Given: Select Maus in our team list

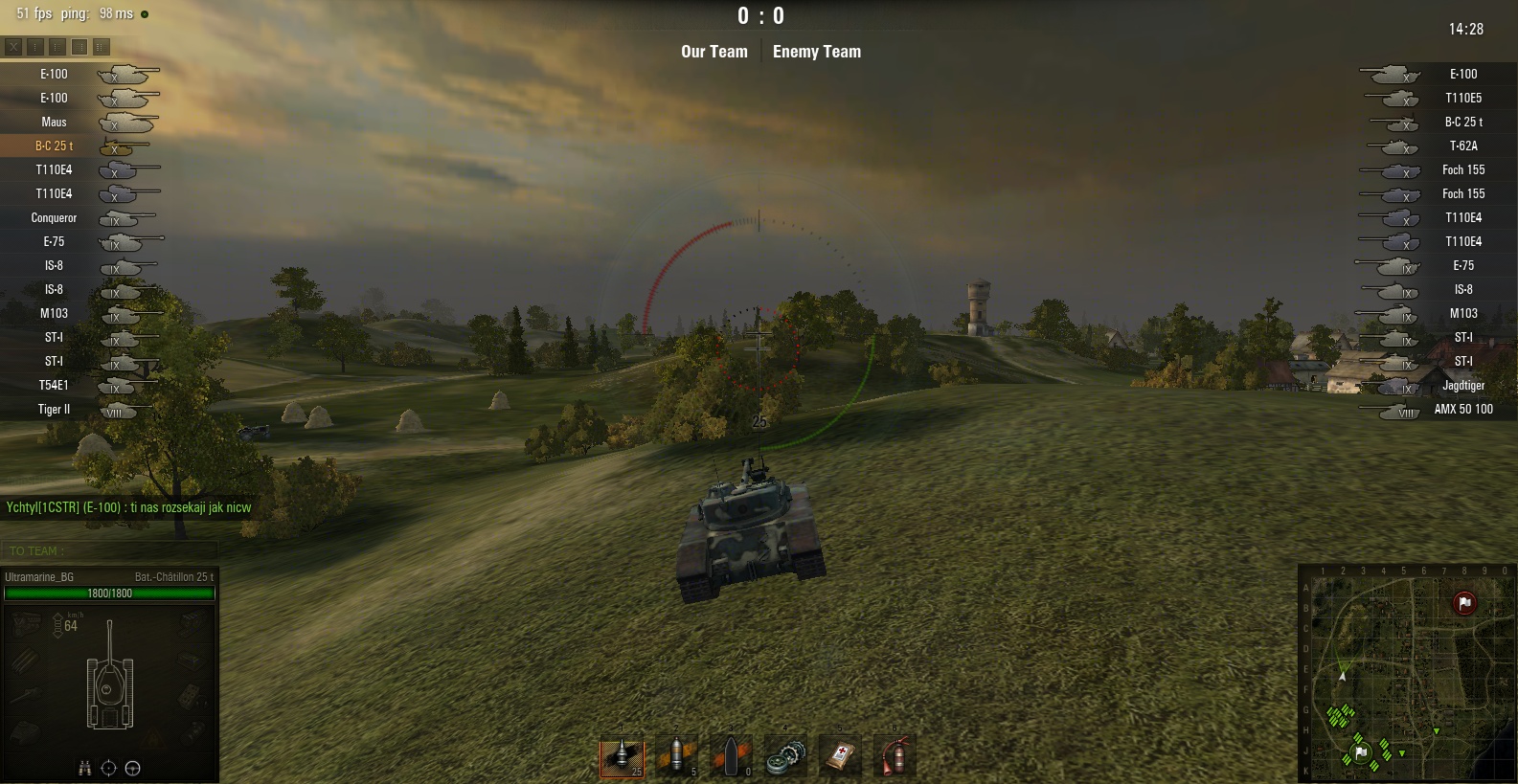Looking at the screenshot, I should 55,122.
